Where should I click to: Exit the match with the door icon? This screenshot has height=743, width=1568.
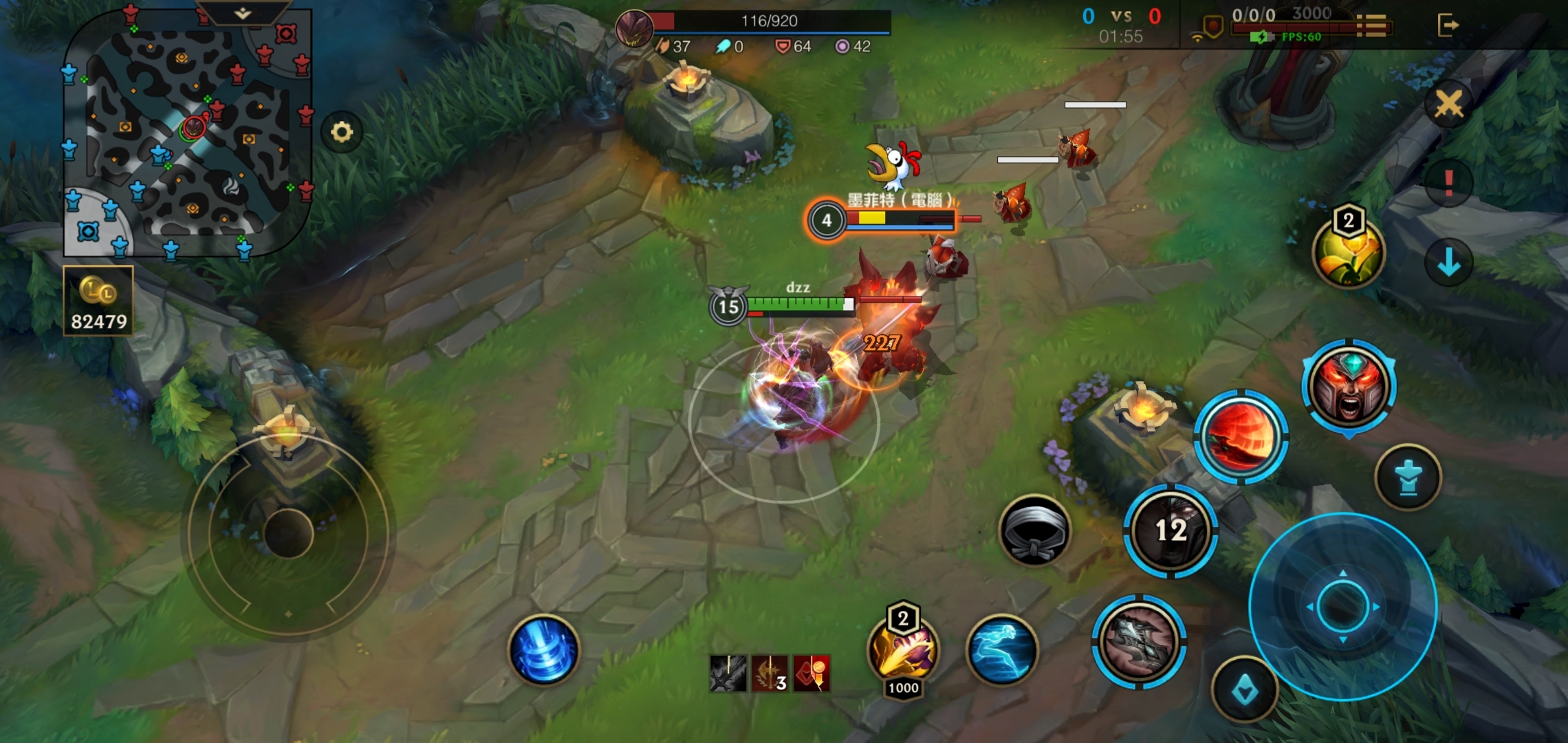tap(1447, 25)
